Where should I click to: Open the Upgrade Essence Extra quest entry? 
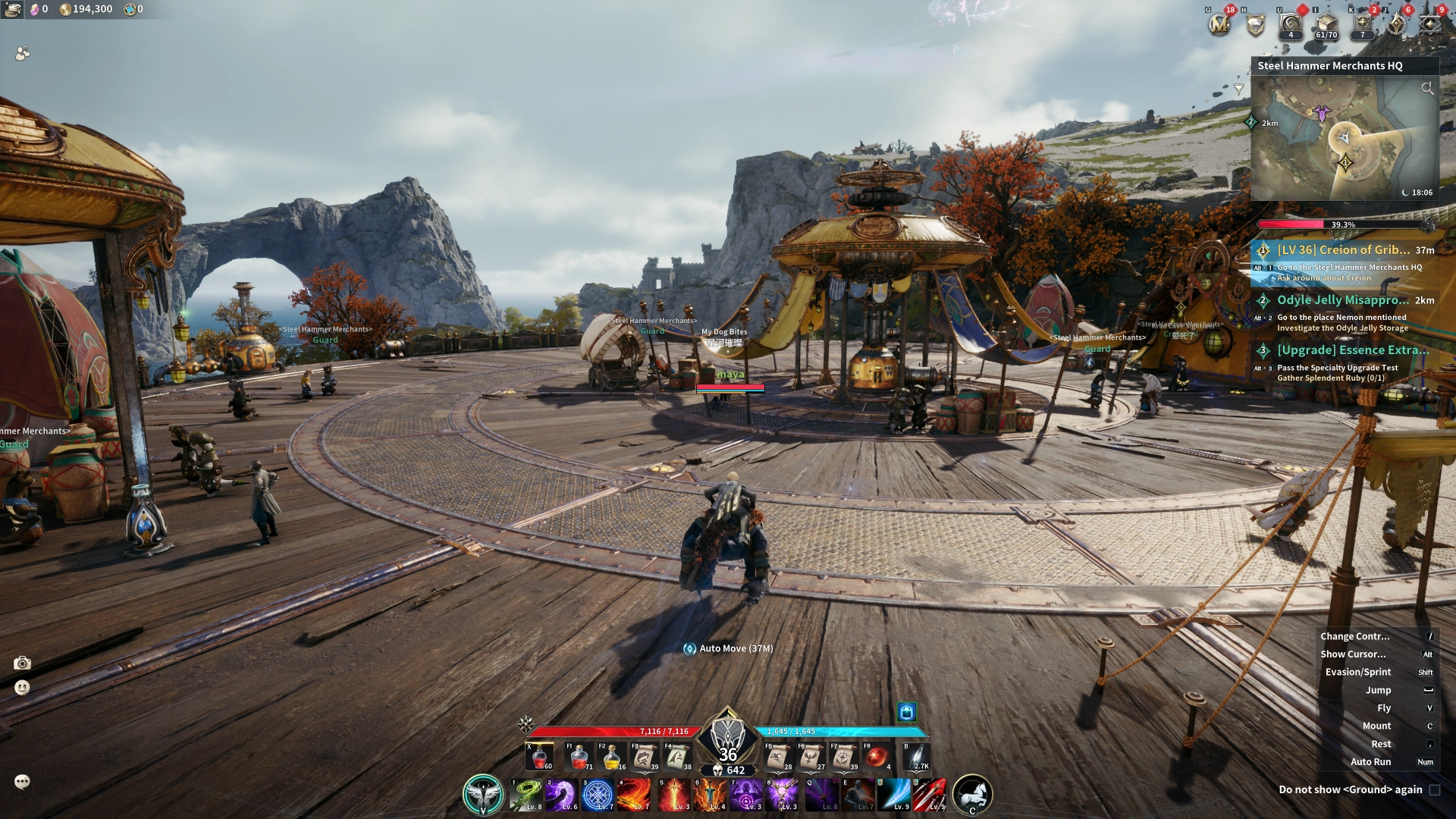1352,350
